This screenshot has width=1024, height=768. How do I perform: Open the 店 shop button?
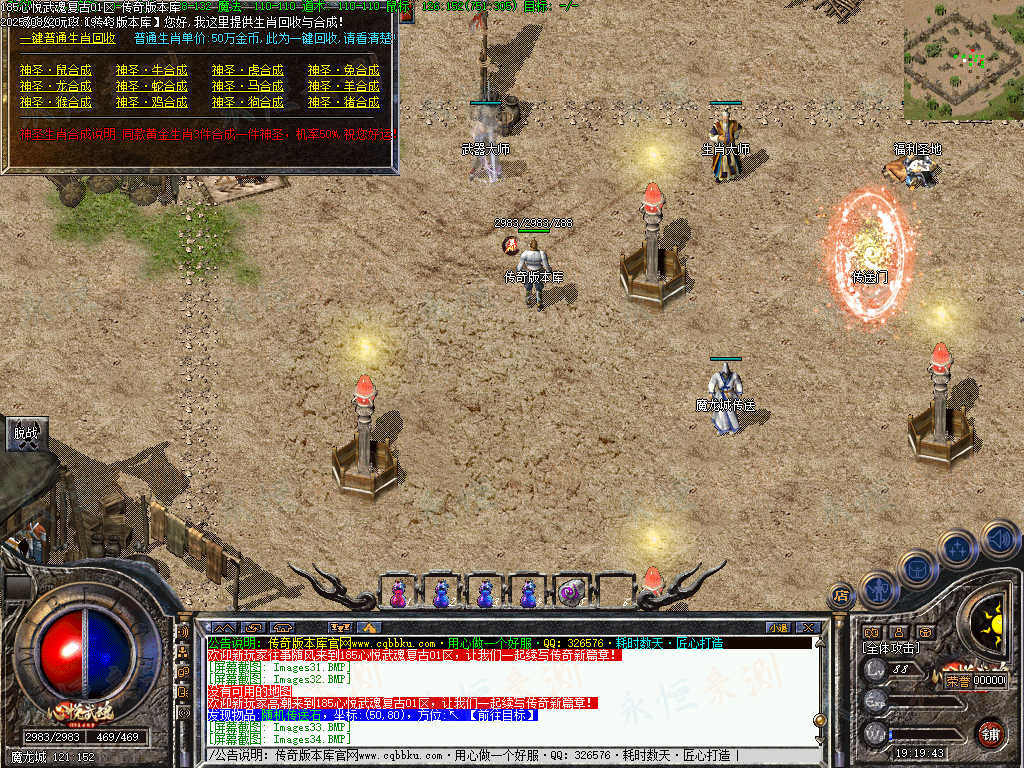tap(841, 595)
